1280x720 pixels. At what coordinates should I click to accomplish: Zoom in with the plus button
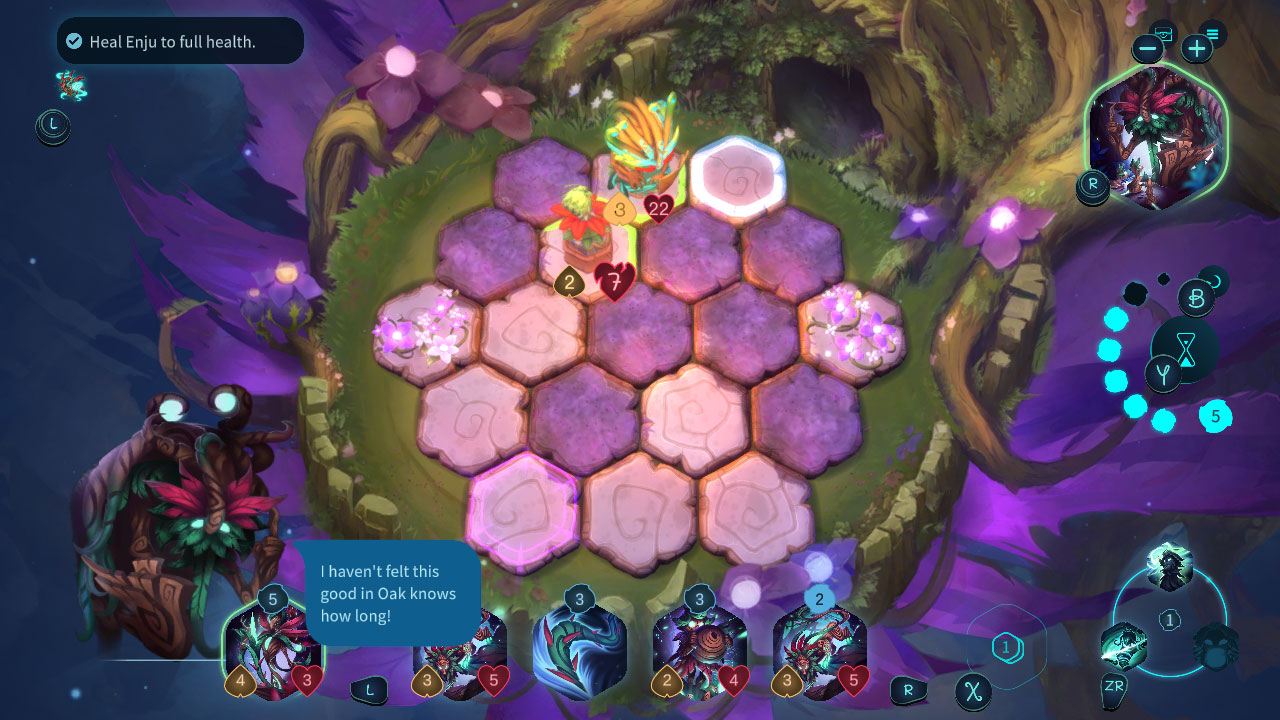pyautogui.click(x=1196, y=48)
